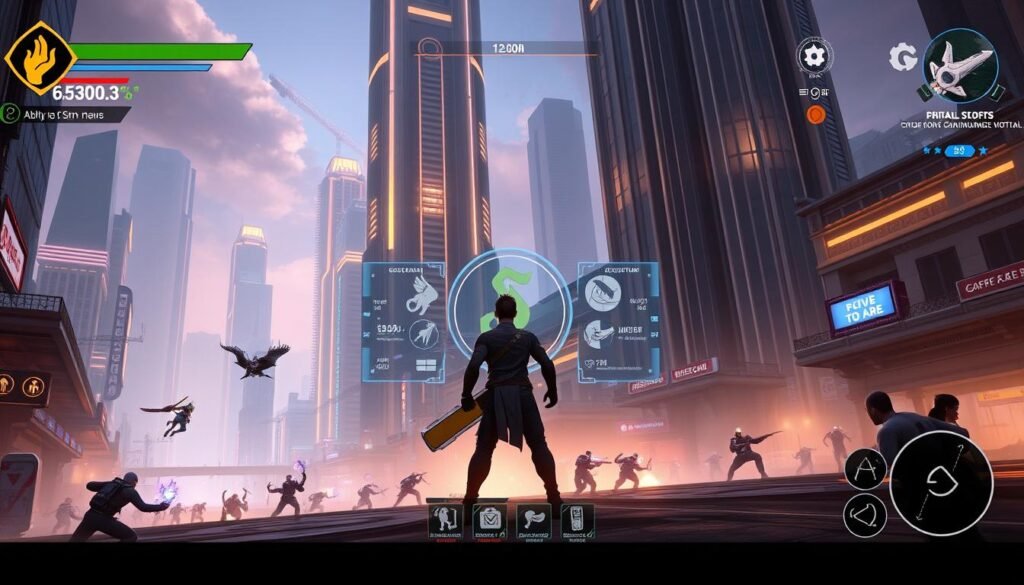
Task: Click the blue pill badge between the stars
Action: 961,151
